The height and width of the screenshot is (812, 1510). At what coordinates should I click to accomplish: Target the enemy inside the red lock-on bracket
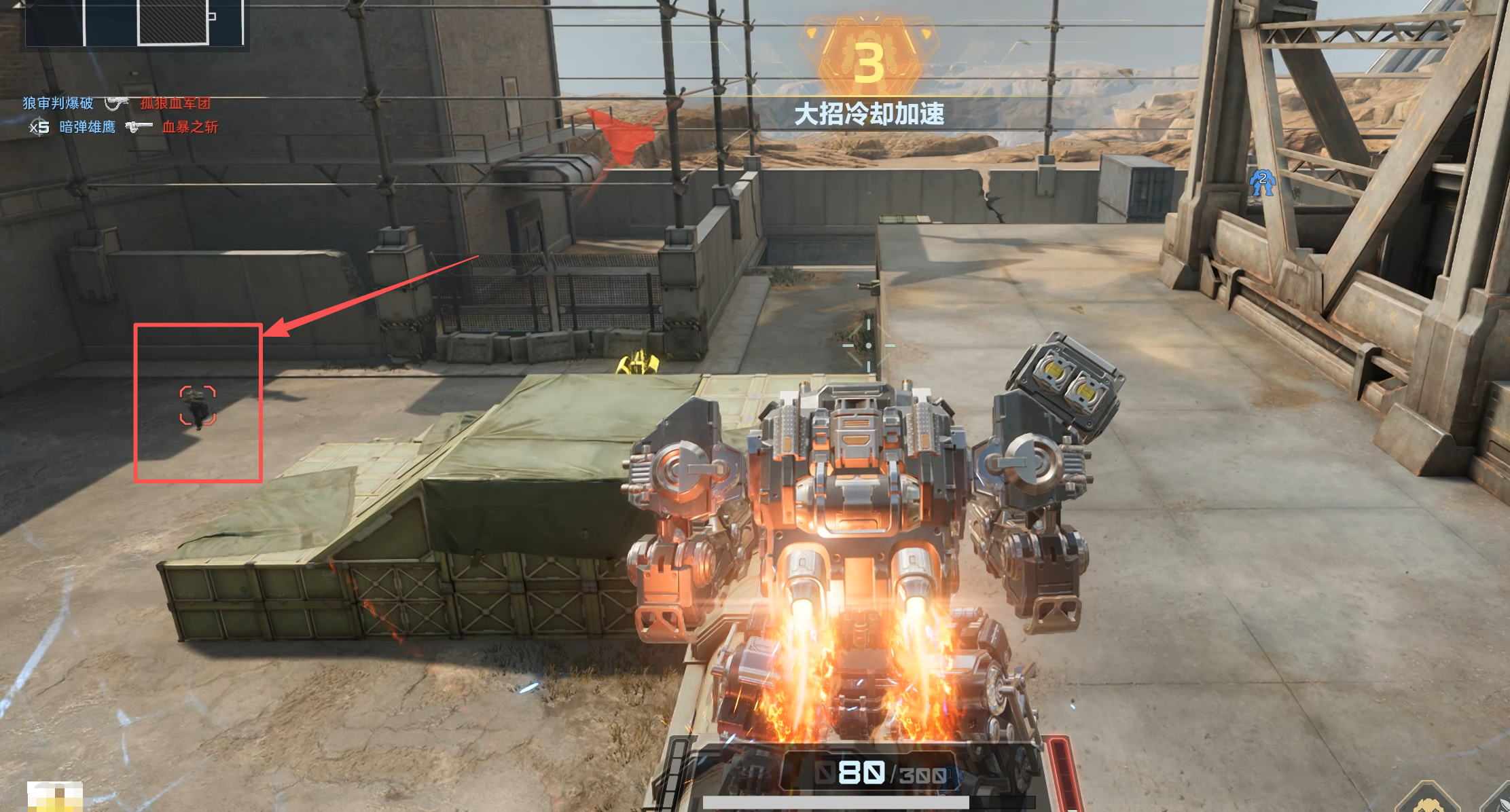point(198,406)
